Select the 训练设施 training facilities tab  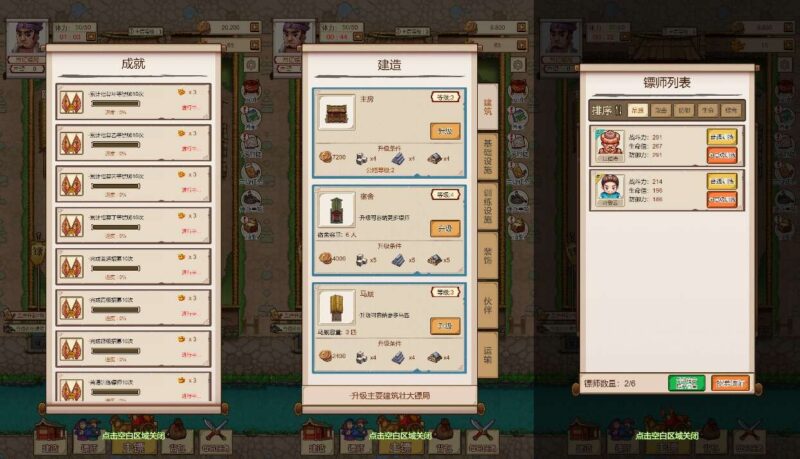pyautogui.click(x=488, y=206)
